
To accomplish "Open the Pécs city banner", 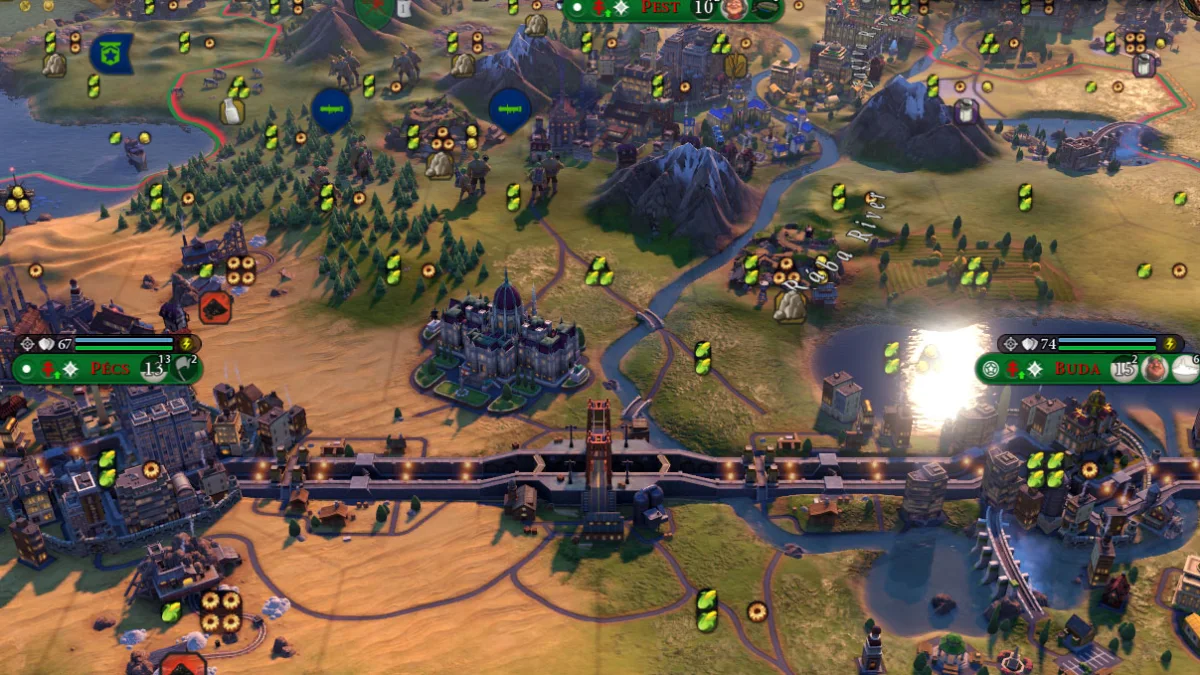I will coord(110,368).
